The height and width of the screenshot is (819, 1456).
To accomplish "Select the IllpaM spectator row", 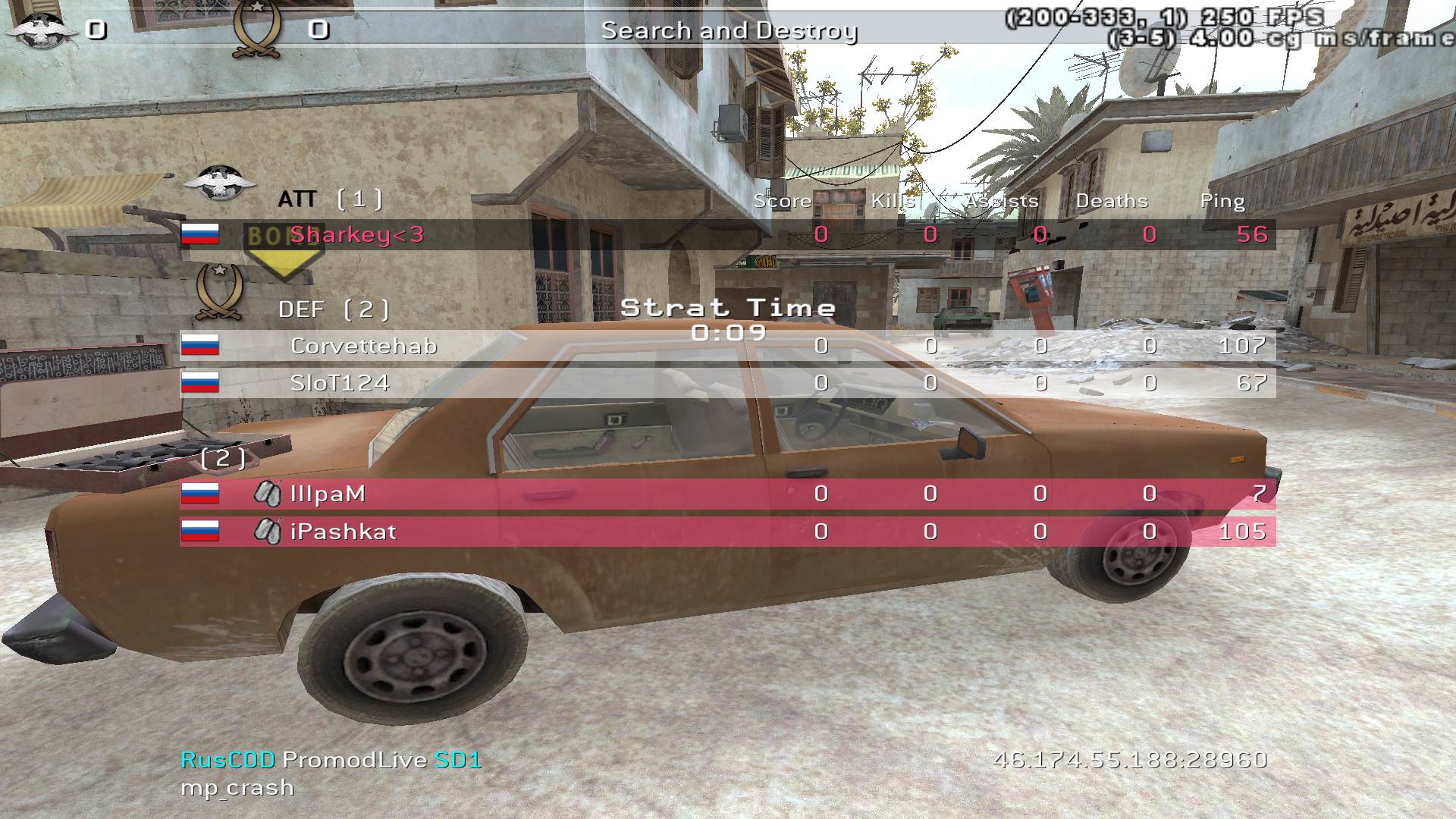I will pyautogui.click(x=728, y=494).
